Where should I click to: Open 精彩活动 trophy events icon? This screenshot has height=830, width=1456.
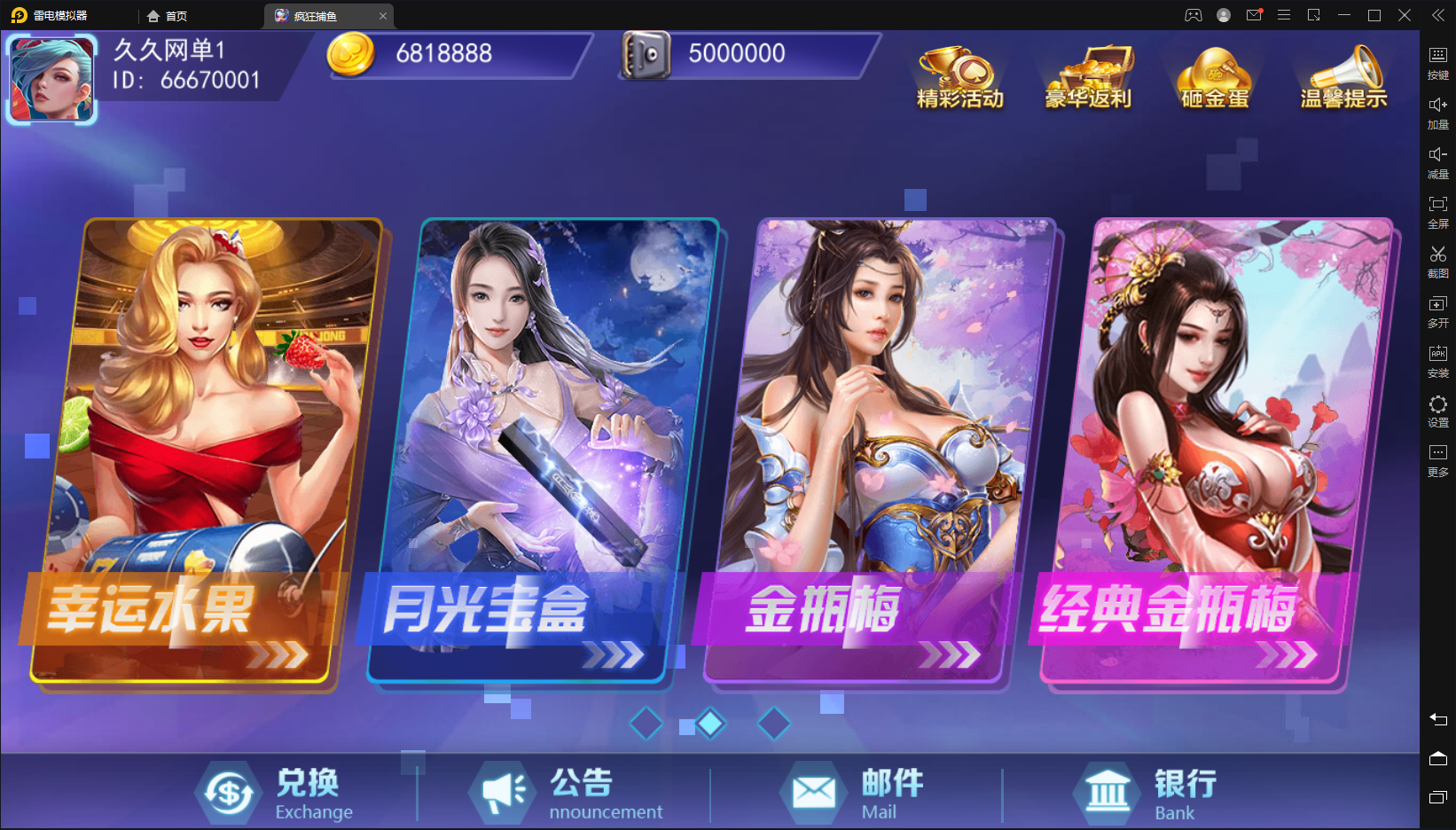click(x=959, y=78)
